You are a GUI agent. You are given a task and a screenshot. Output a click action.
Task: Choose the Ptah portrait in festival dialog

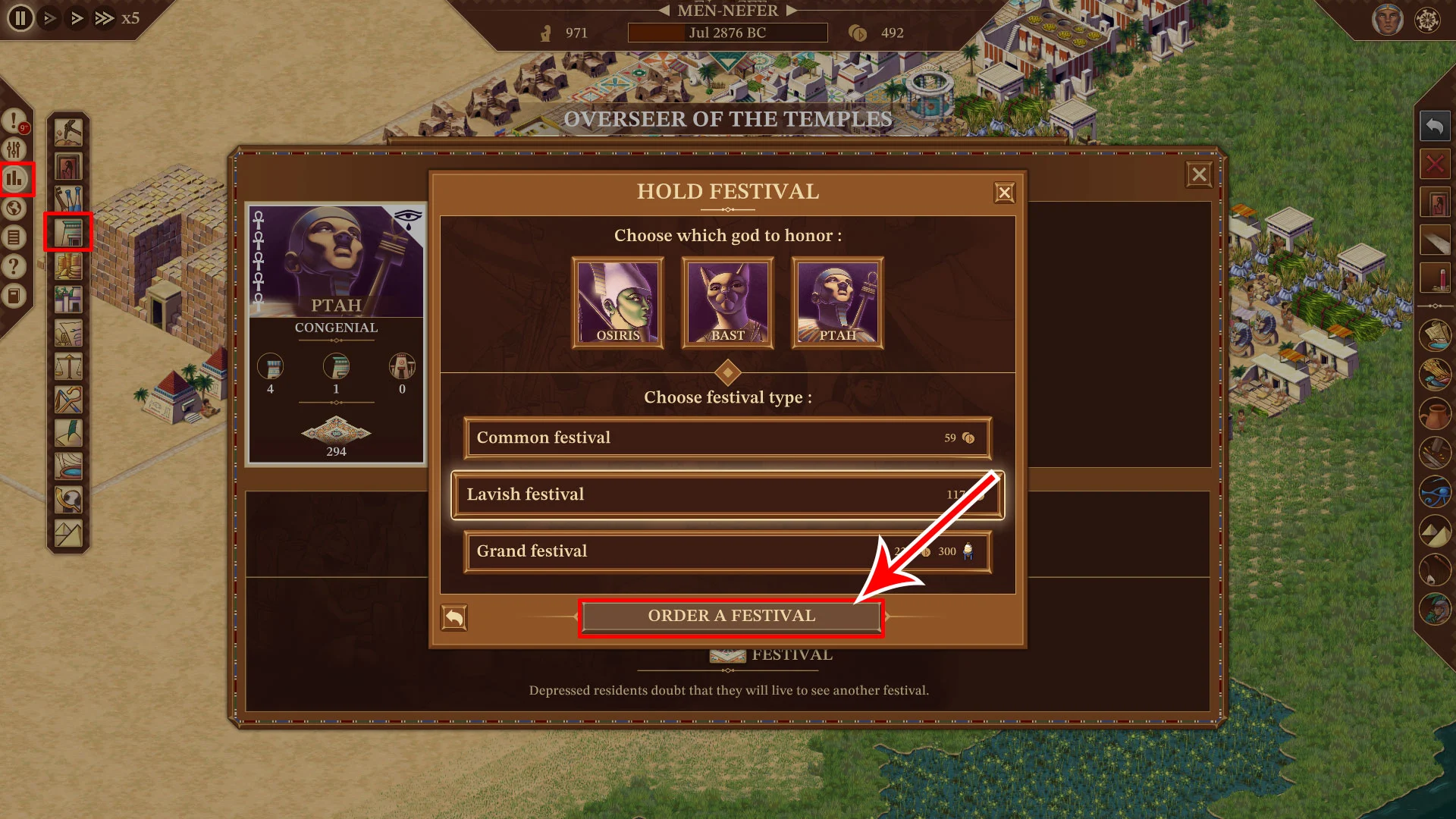coord(837,303)
